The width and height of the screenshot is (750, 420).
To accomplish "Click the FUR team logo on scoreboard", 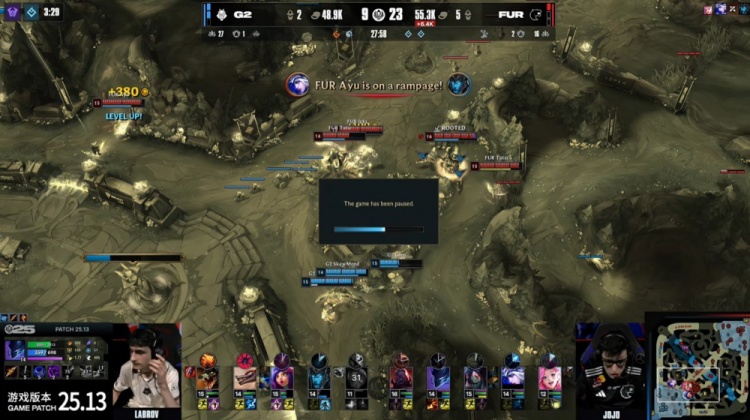I will pos(536,15).
